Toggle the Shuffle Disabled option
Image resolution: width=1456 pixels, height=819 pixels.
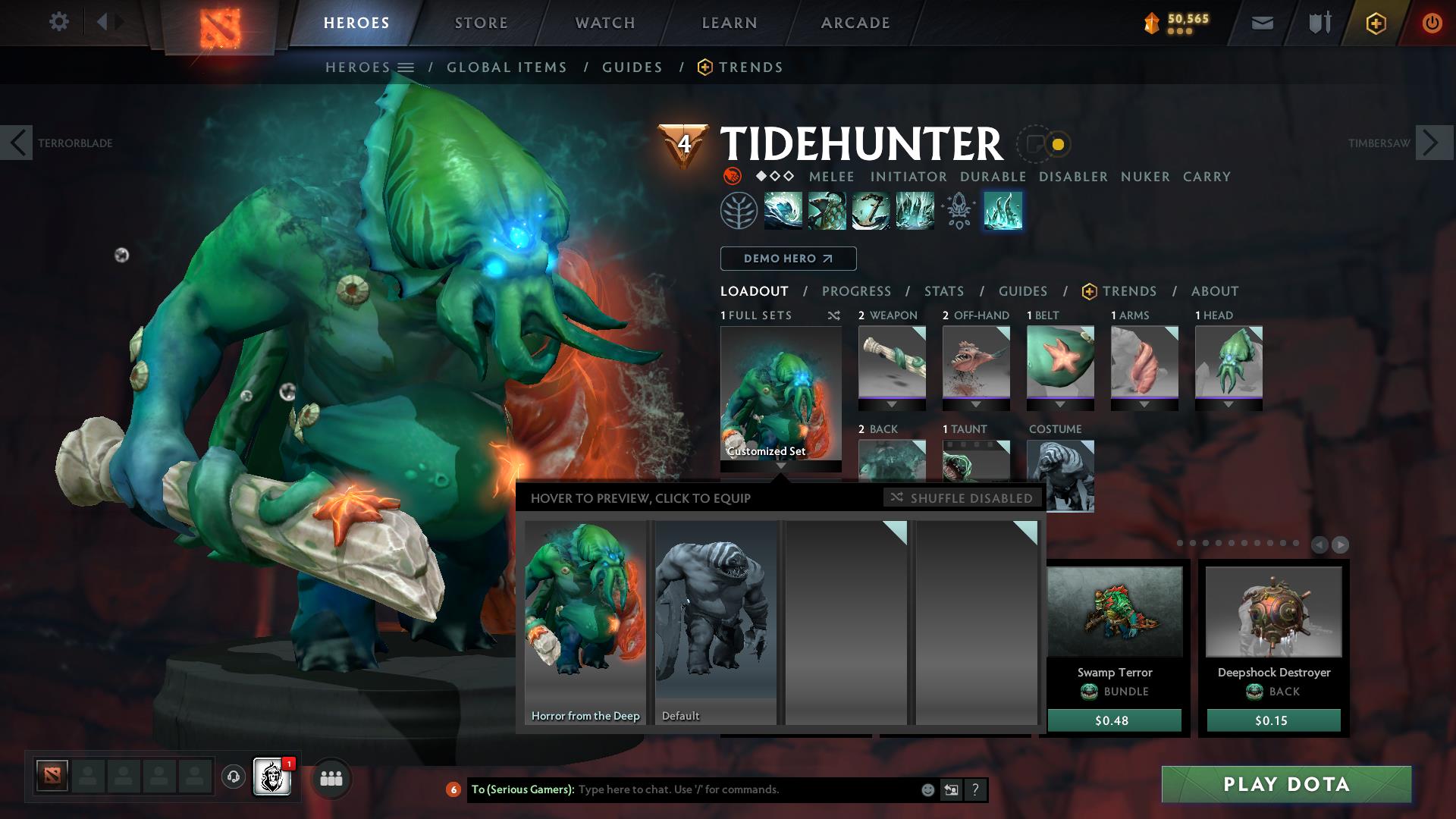[x=962, y=498]
